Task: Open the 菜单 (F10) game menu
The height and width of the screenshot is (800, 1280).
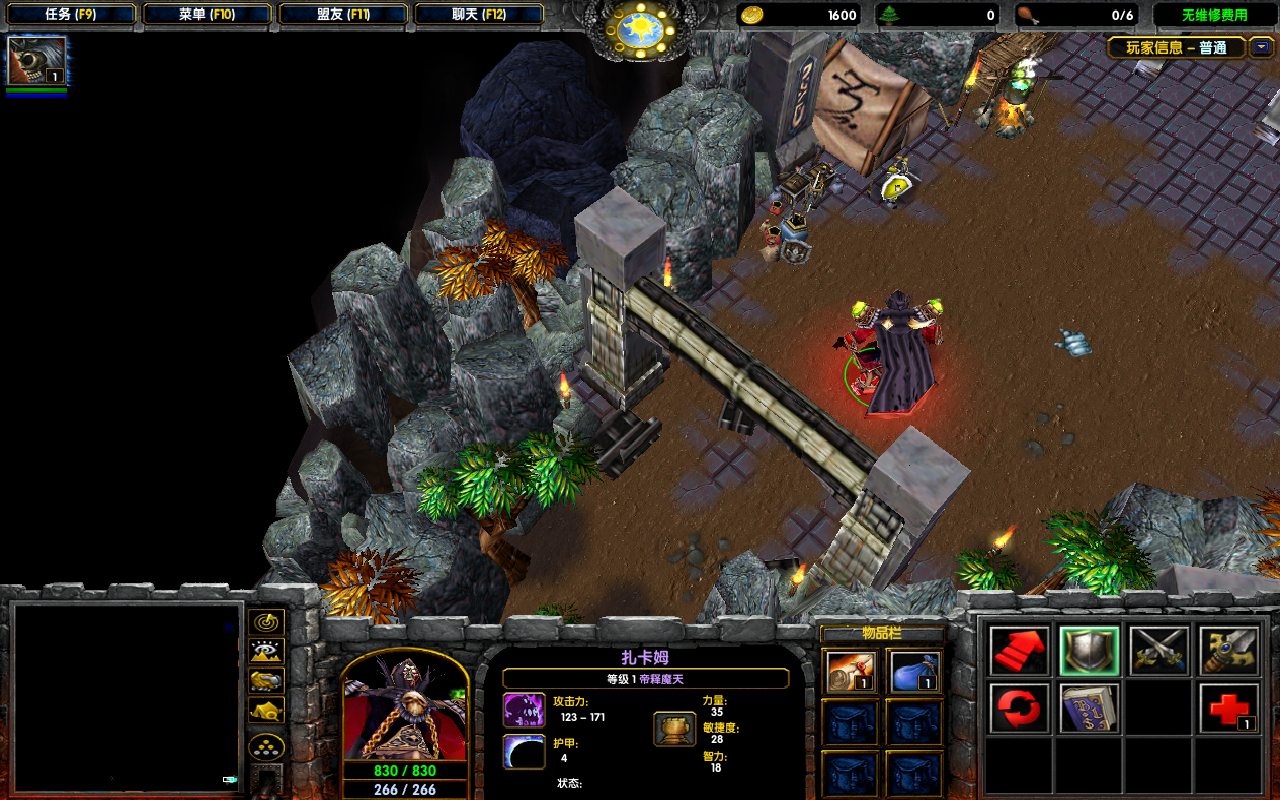Action: click(x=206, y=15)
